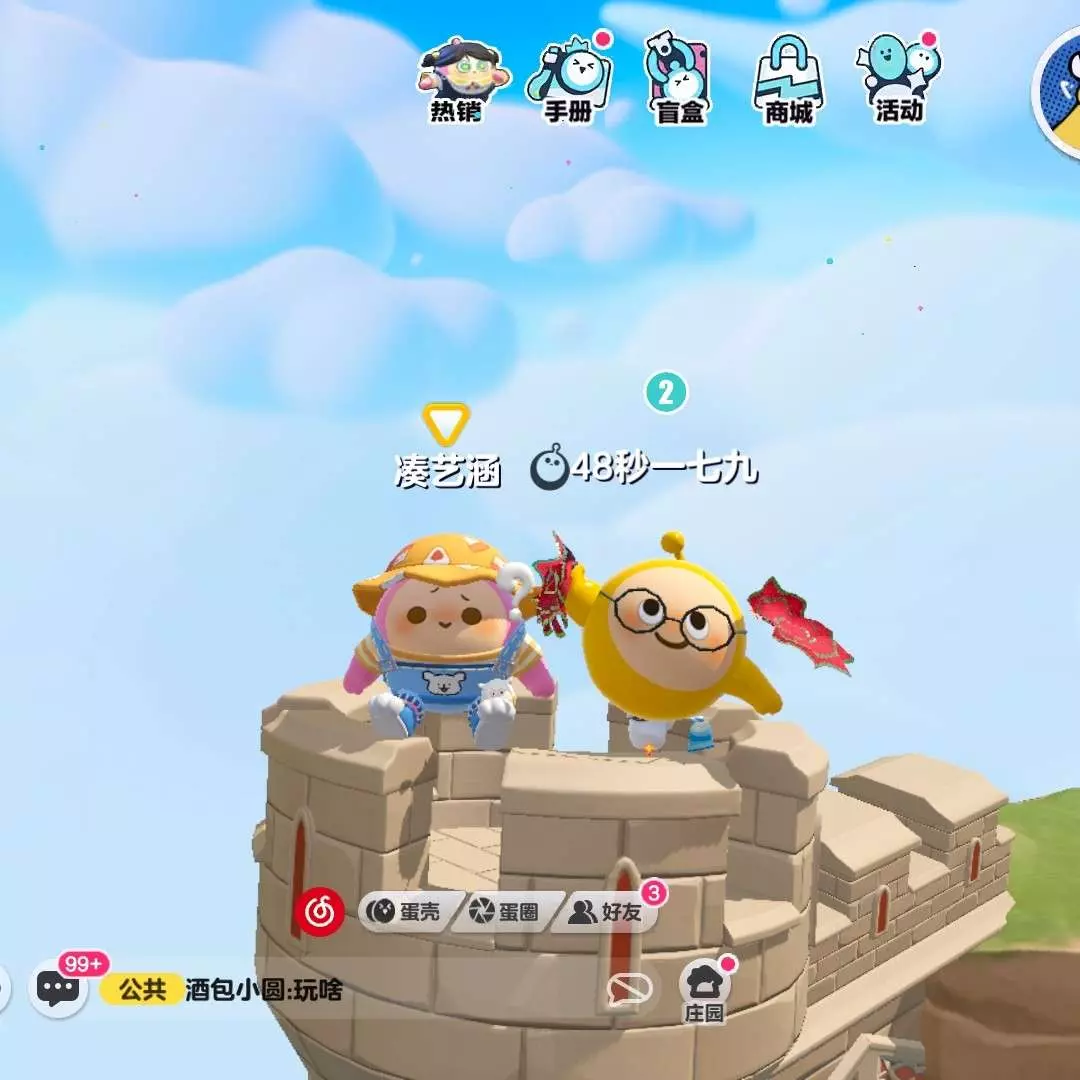Open the chat messages bubble icon
The width and height of the screenshot is (1080, 1080).
[58, 988]
